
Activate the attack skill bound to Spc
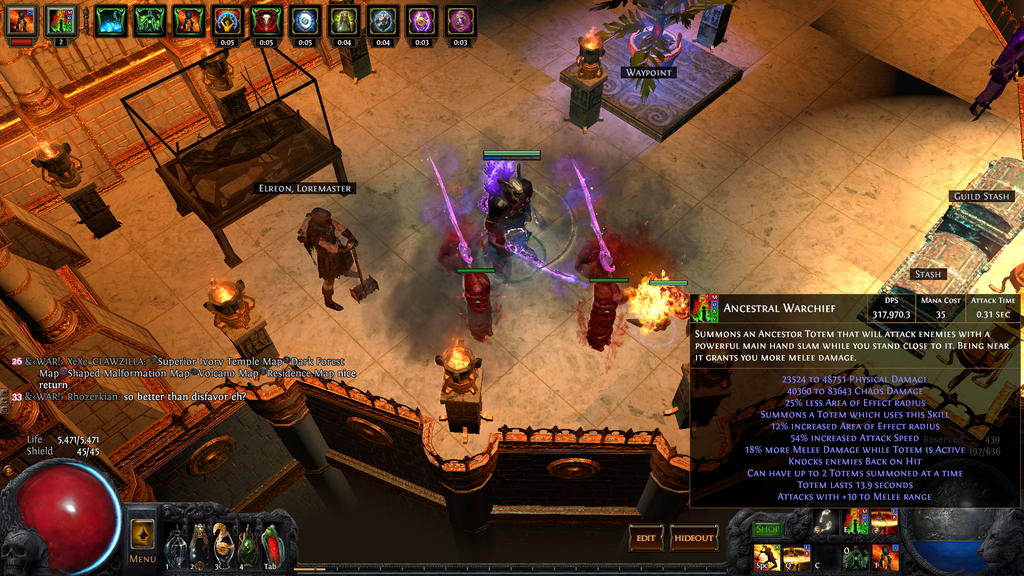767,558
